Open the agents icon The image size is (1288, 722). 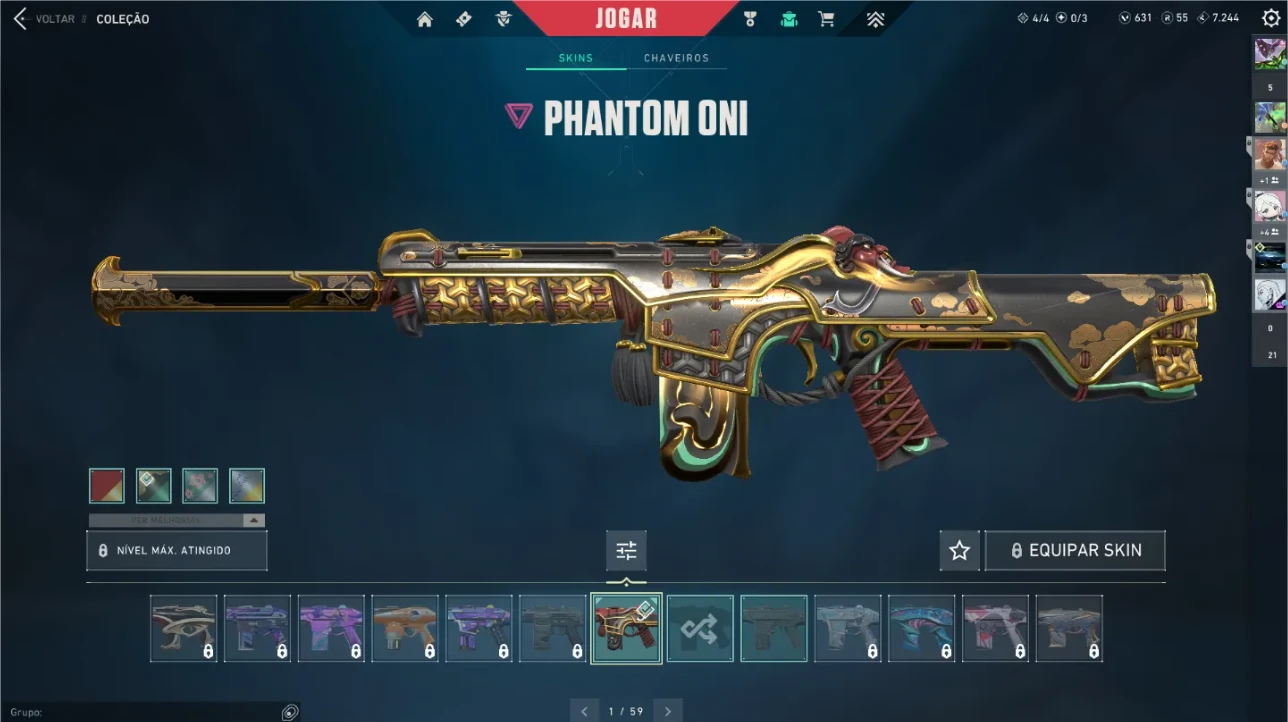(x=503, y=19)
